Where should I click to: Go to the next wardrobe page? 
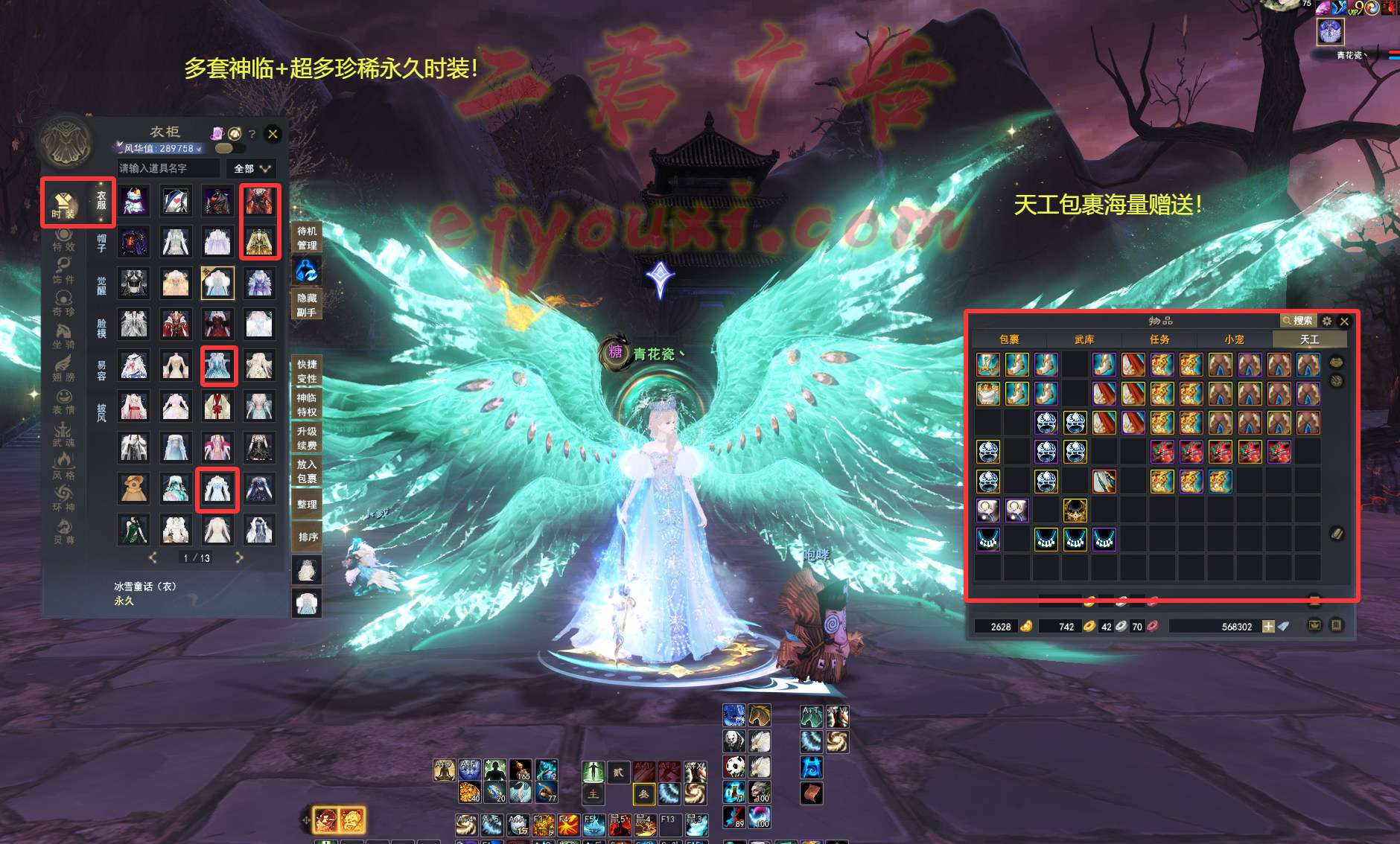point(239,557)
